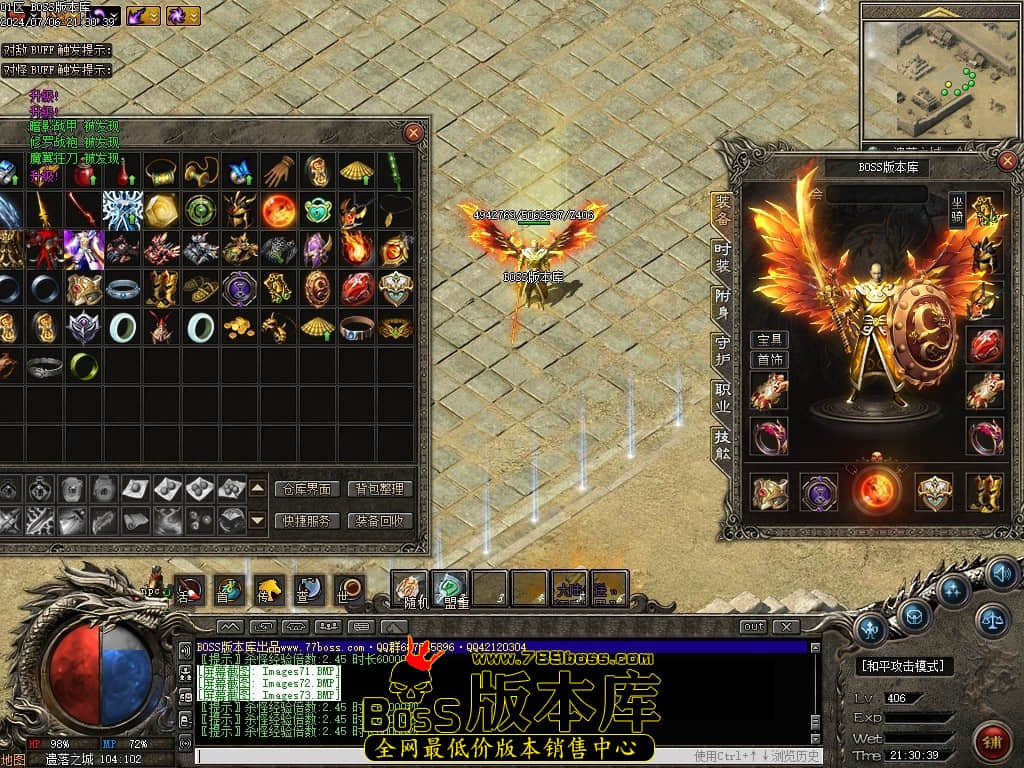The image size is (1024, 768).
Task: Select the fire orb in inventory
Action: pos(278,210)
